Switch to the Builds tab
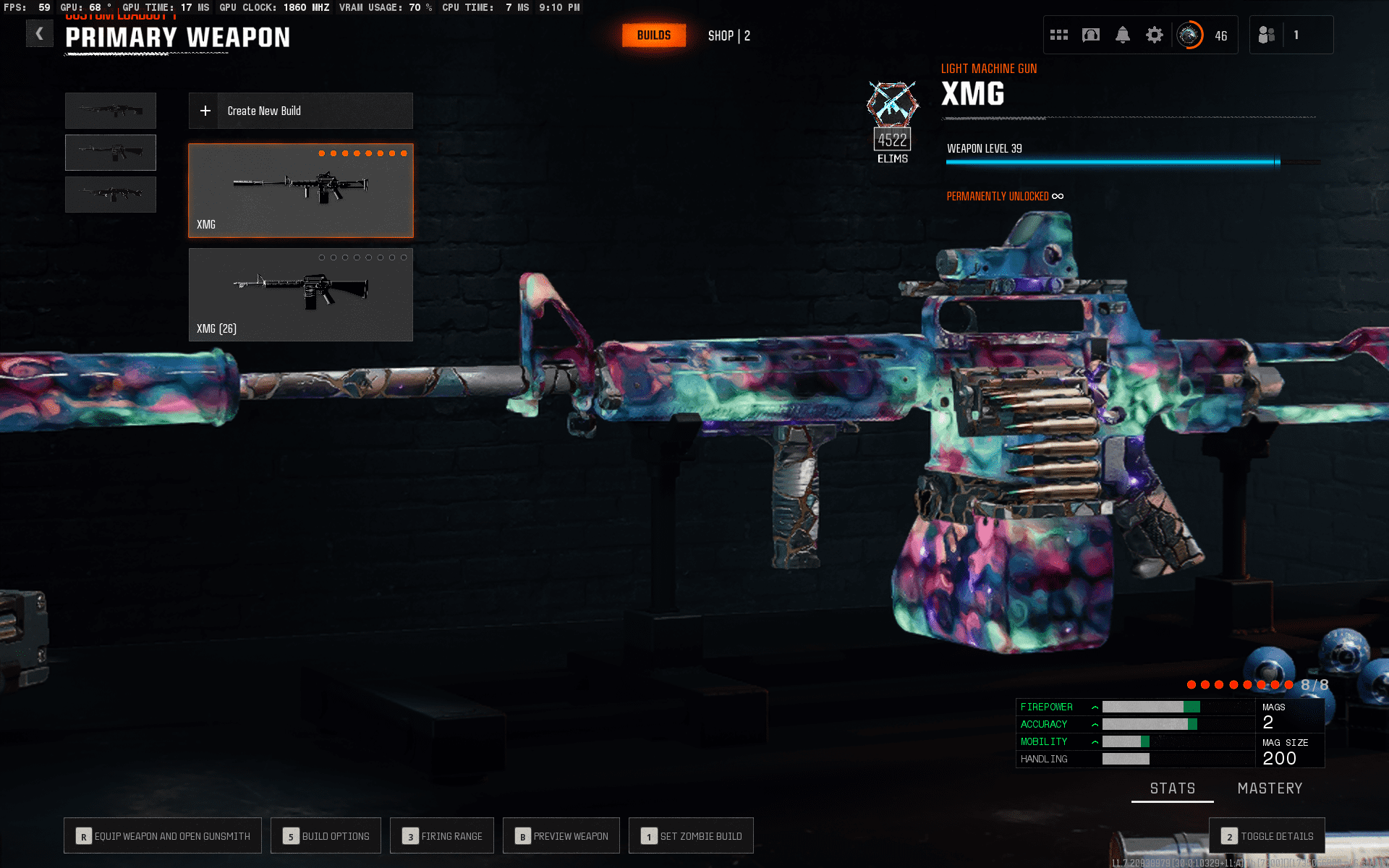Viewport: 1389px width, 868px height. click(653, 35)
